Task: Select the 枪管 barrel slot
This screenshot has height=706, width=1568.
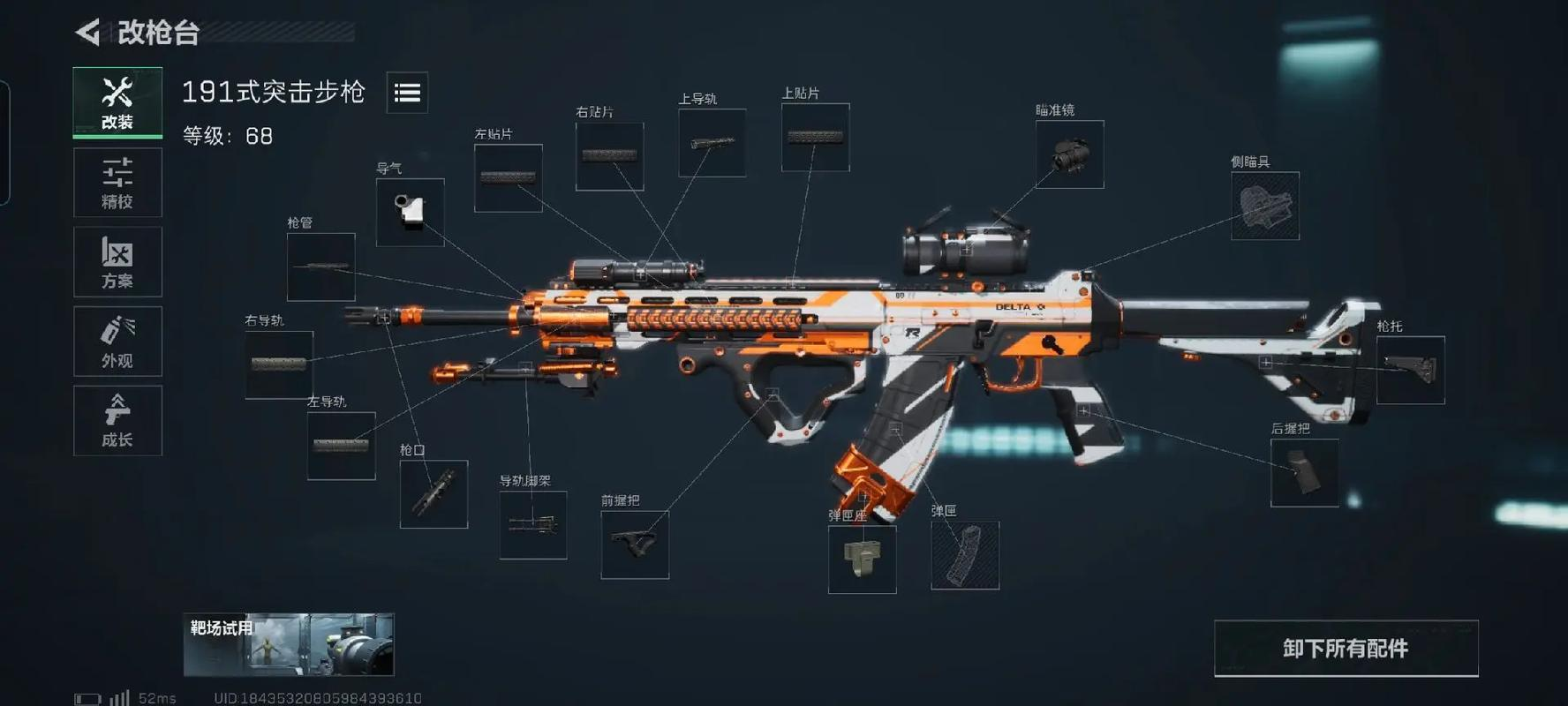Action: click(320, 267)
